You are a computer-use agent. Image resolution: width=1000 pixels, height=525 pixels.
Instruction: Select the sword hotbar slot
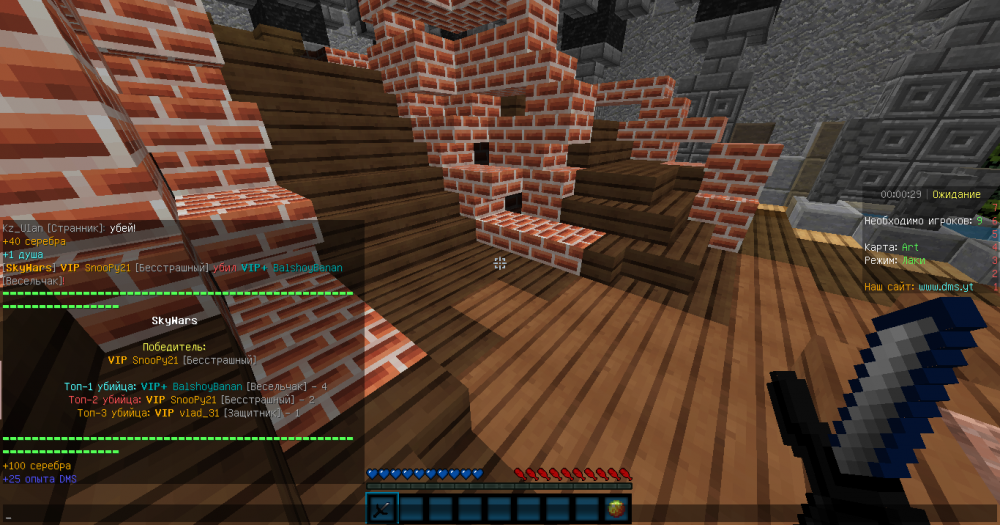pyautogui.click(x=383, y=509)
